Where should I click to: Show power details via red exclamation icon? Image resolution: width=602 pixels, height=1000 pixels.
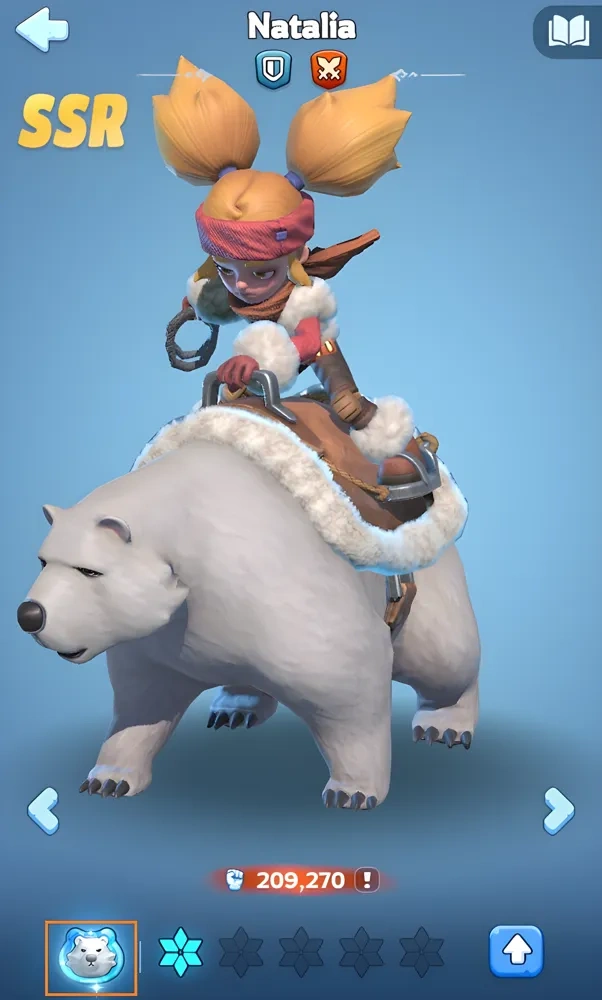click(369, 880)
